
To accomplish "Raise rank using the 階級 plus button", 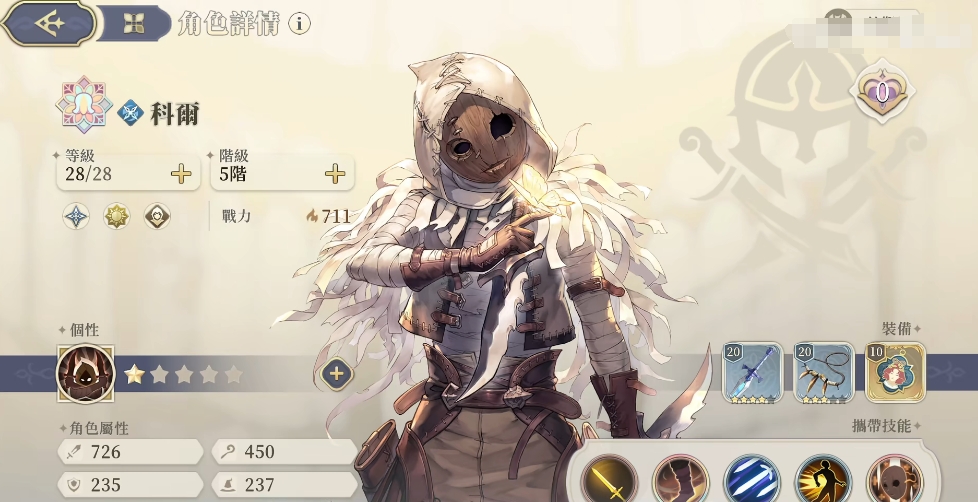I will [335, 174].
